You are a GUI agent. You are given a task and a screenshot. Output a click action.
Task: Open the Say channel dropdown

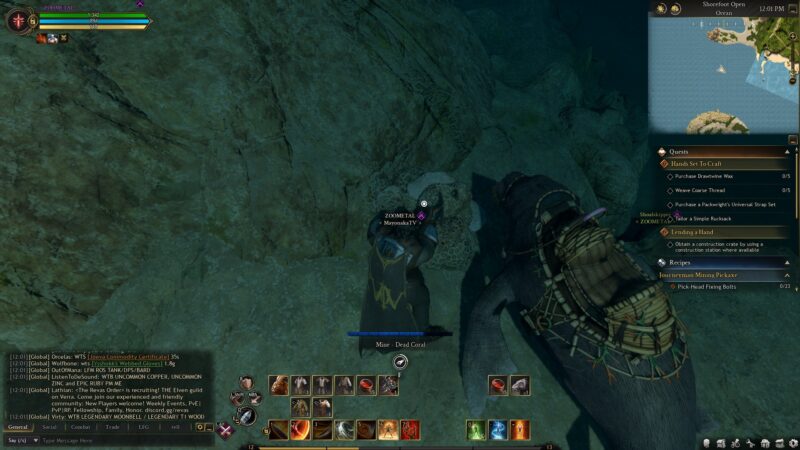(20, 440)
